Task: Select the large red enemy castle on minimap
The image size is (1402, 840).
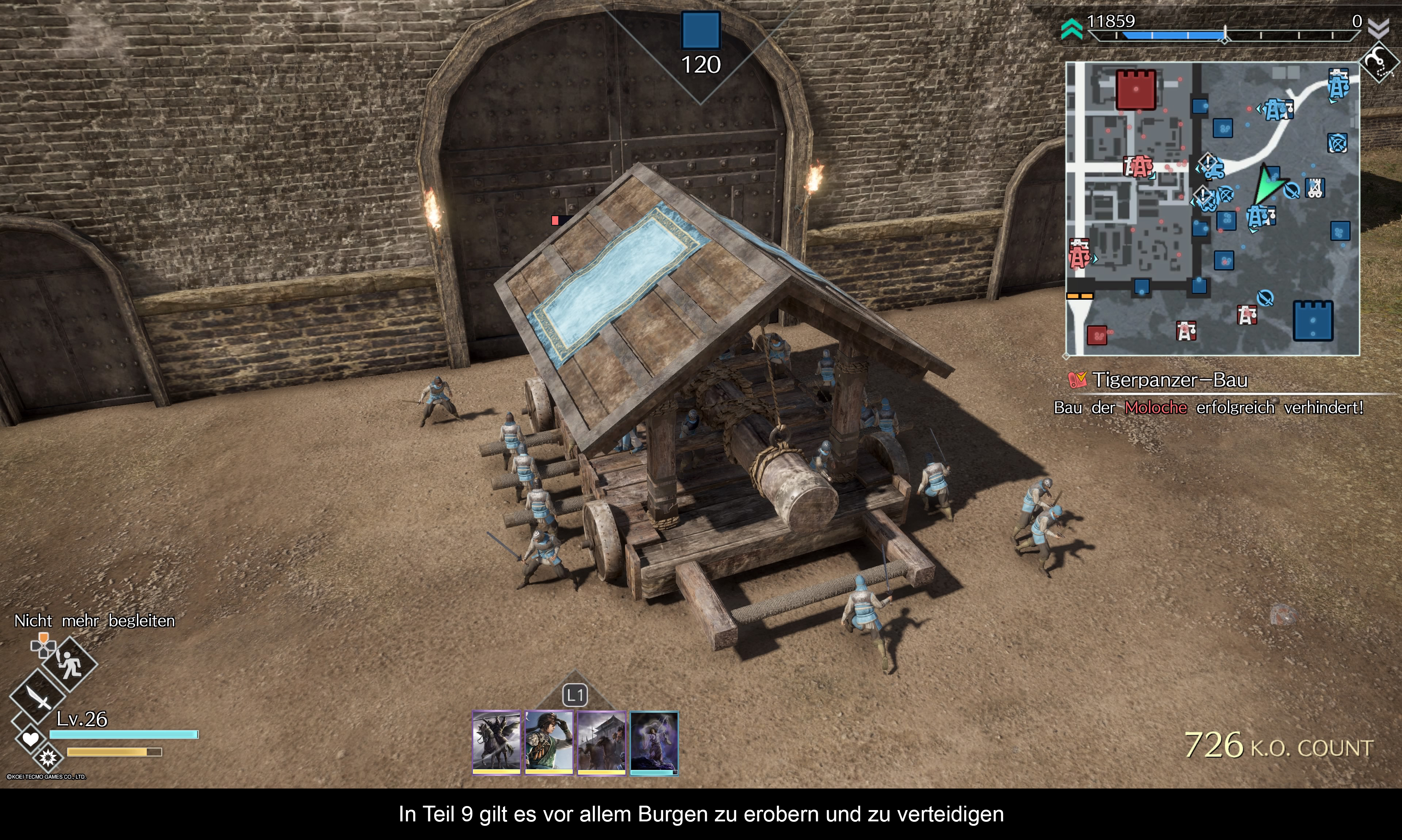Action: click(1135, 89)
